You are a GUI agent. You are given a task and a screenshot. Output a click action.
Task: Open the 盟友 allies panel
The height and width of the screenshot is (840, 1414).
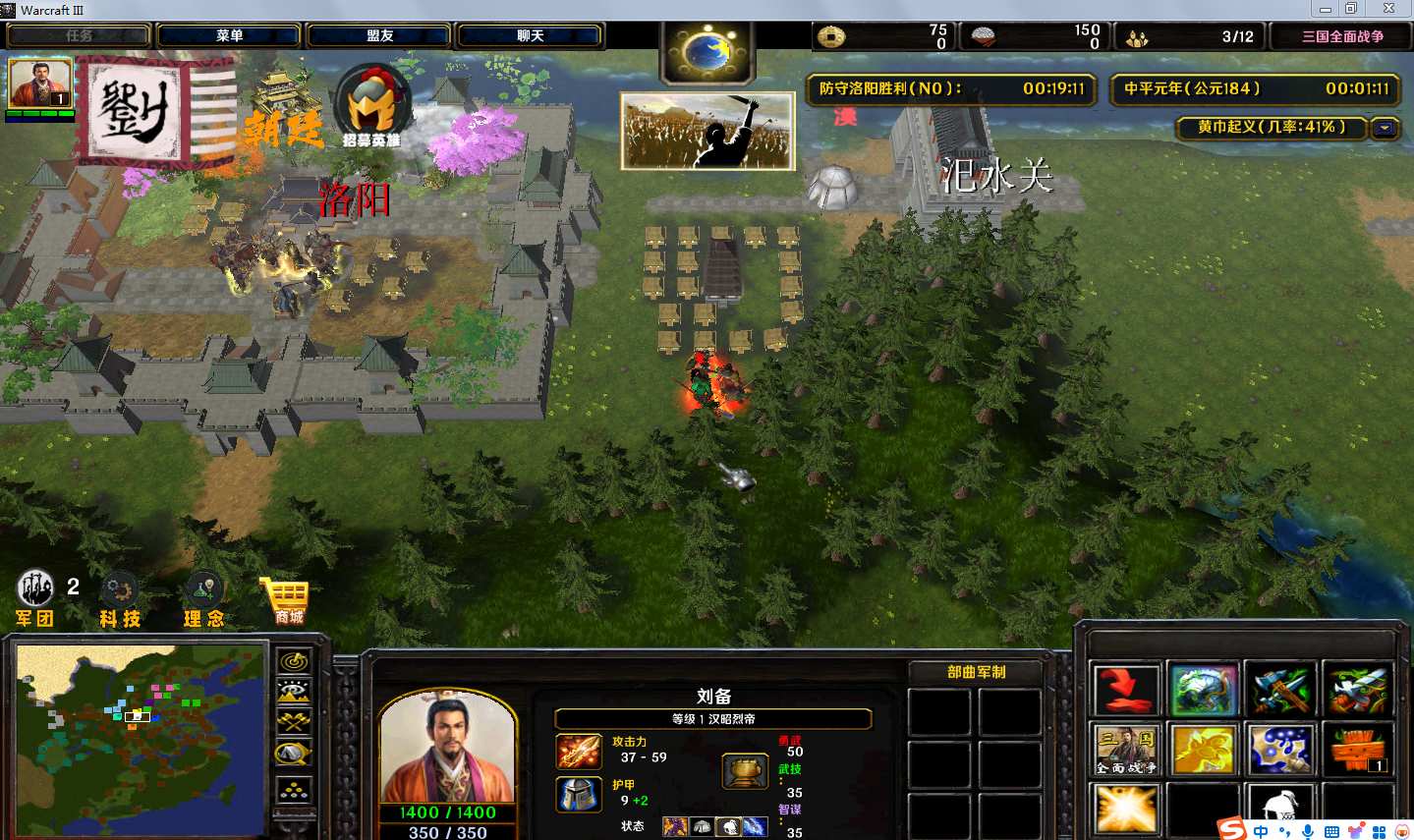(x=379, y=36)
